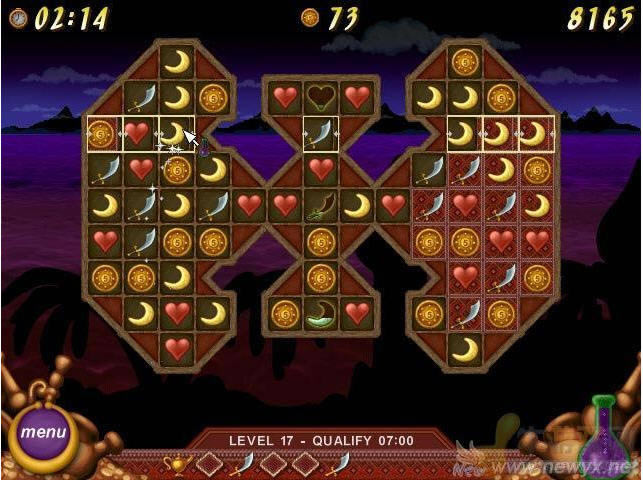Select the dark brown sword tile

click(321, 206)
